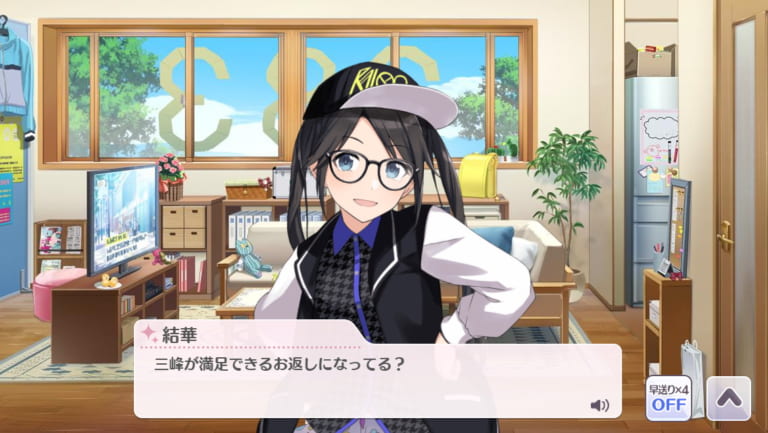Viewport: 768px width, 433px height.
Task: Replay the voice line via the speaker icon
Action: tap(600, 405)
